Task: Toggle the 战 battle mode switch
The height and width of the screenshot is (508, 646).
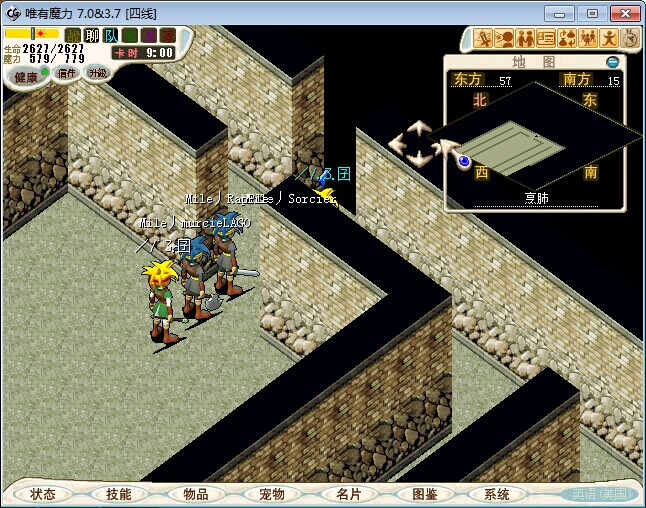Action: point(73,35)
